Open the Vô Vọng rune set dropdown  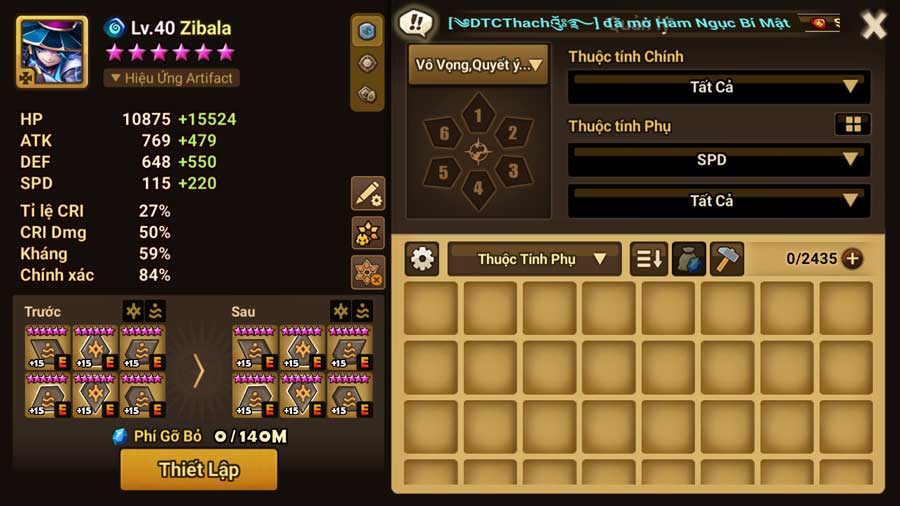[x=478, y=65]
